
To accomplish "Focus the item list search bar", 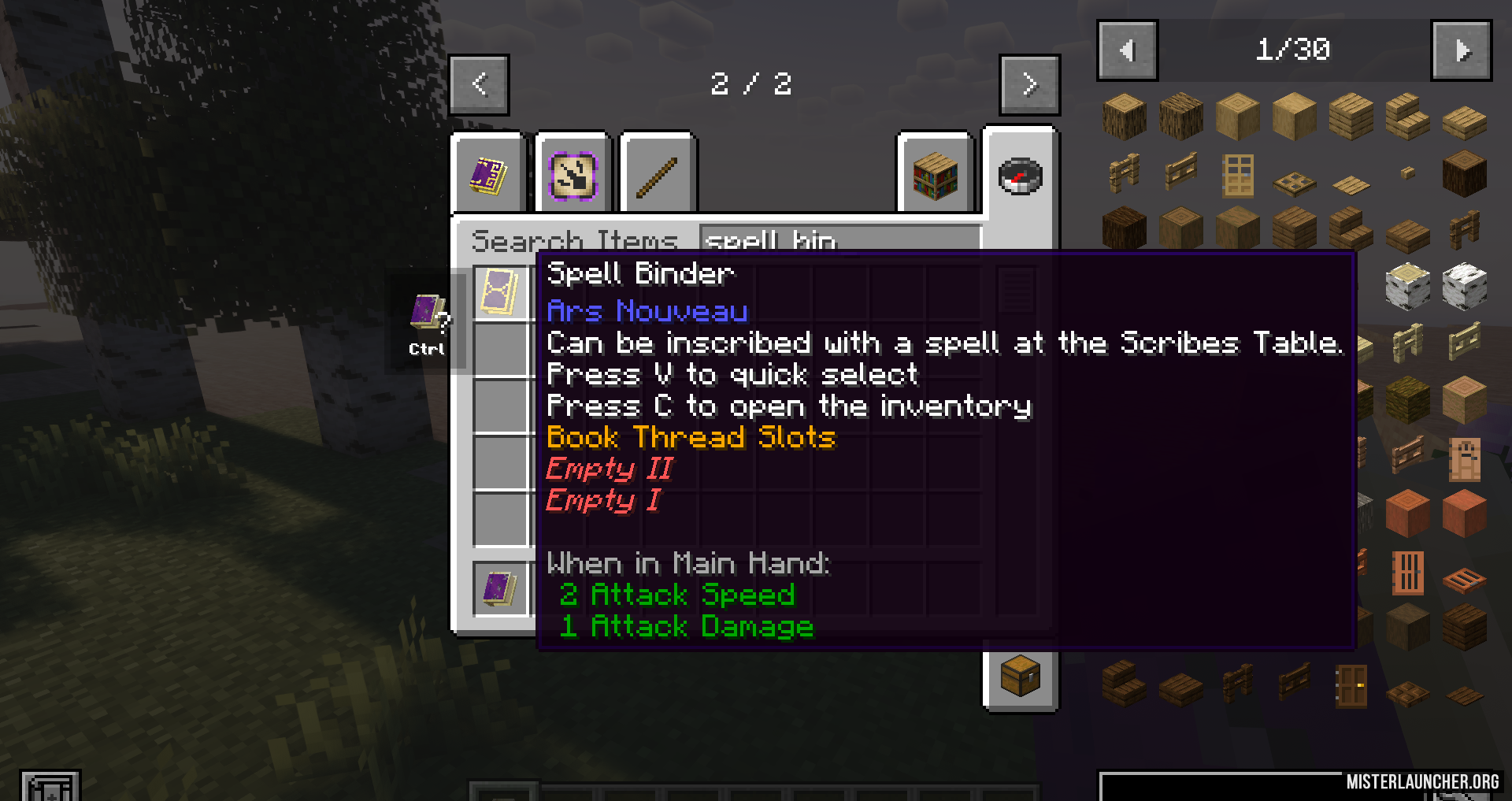I will (x=1221, y=786).
